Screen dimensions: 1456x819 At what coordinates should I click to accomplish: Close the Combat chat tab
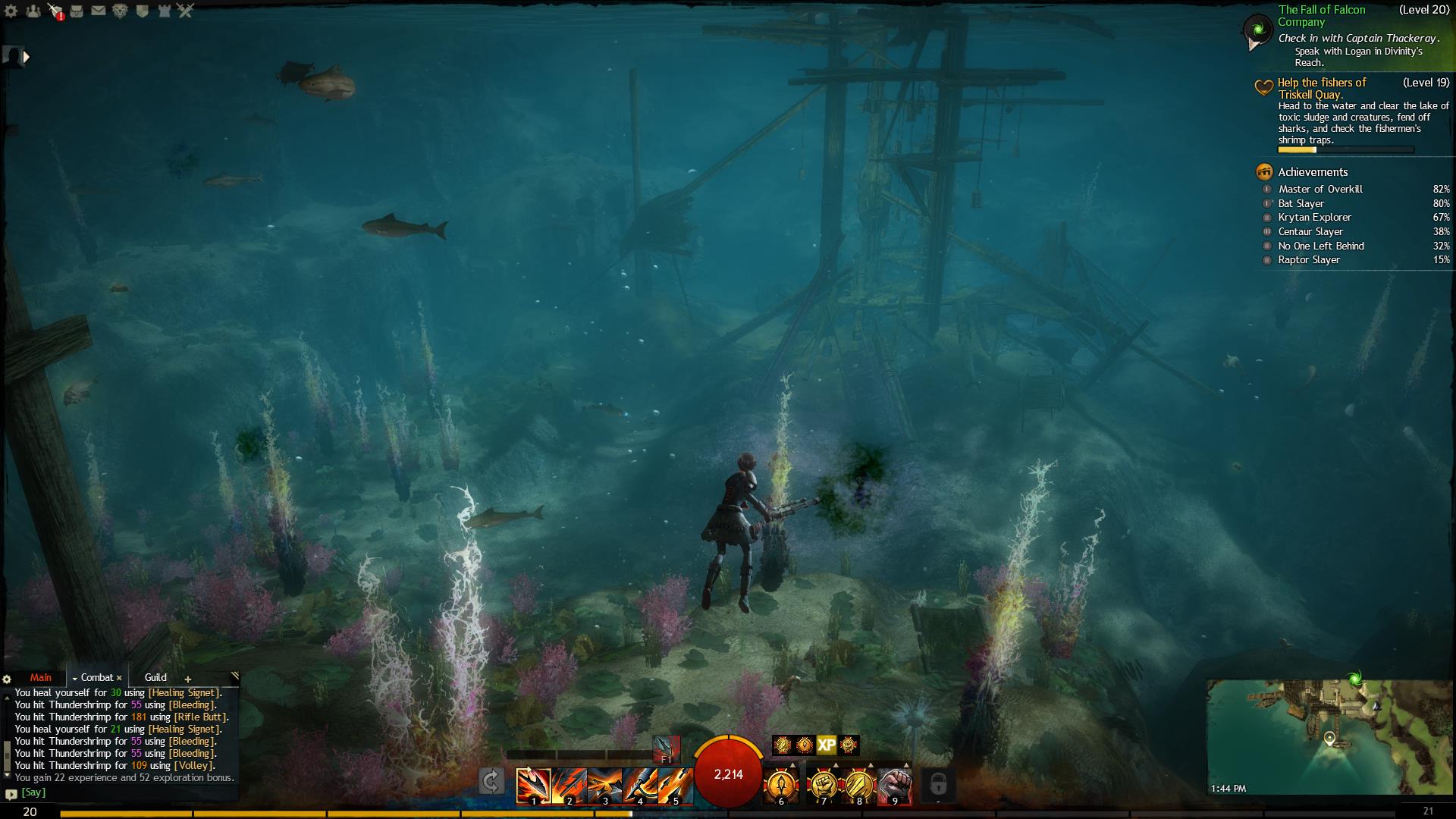tap(119, 678)
